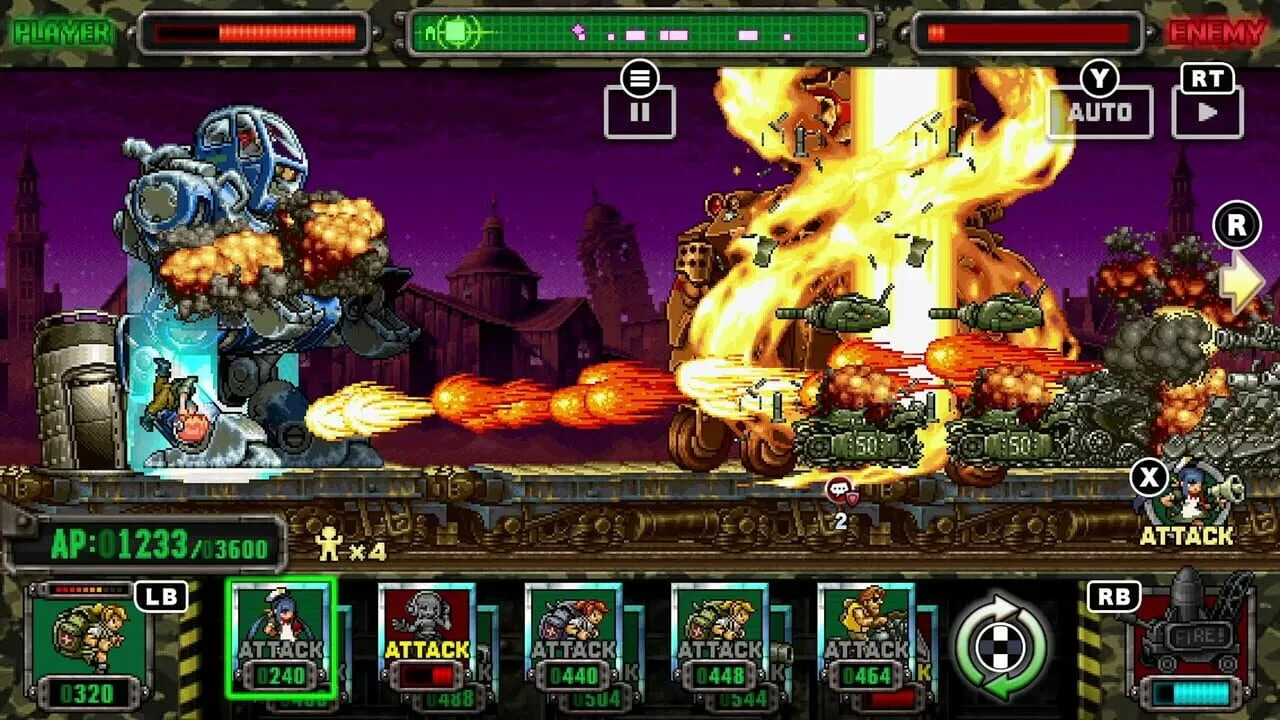Tap the grey mummy unit with red ATTACK label
Screen dimensions: 1280x720
(427, 640)
